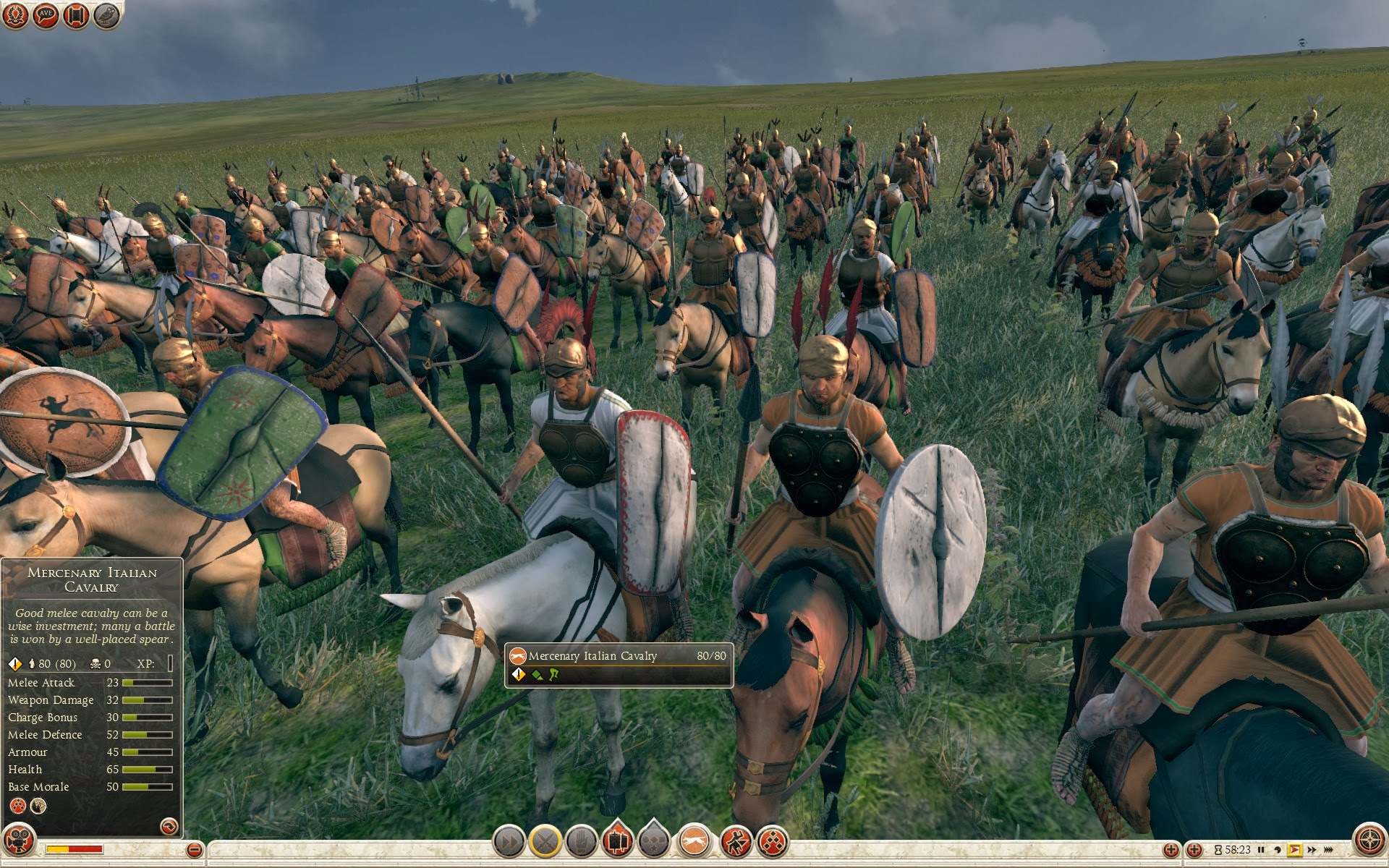Image resolution: width=1389 pixels, height=868 pixels.
Task: Select normal play speed
Action: click(1295, 850)
